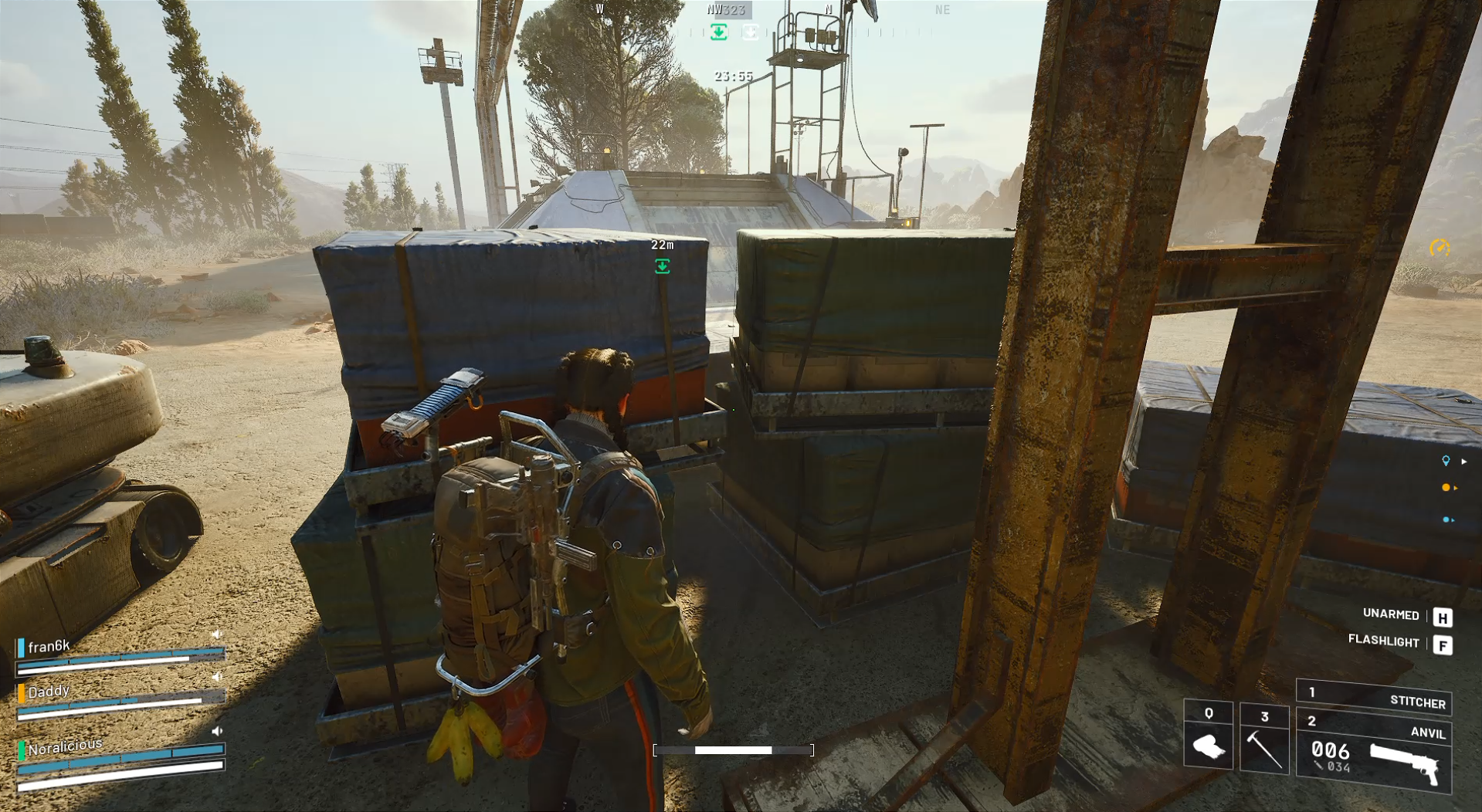
Task: Click the green waypoint marker above the crate
Action: coord(663,265)
